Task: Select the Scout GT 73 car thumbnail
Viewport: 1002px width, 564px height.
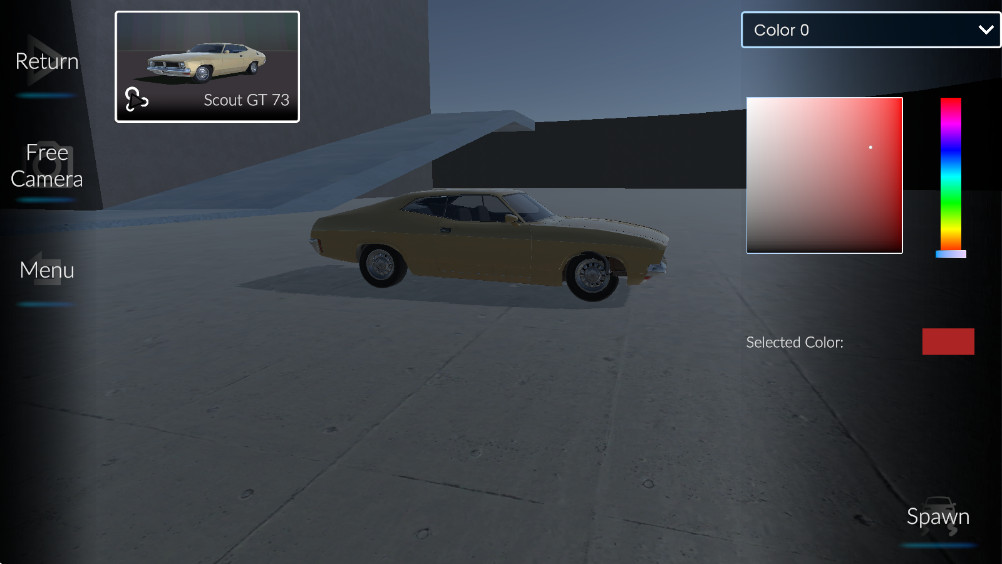Action: pyautogui.click(x=207, y=67)
